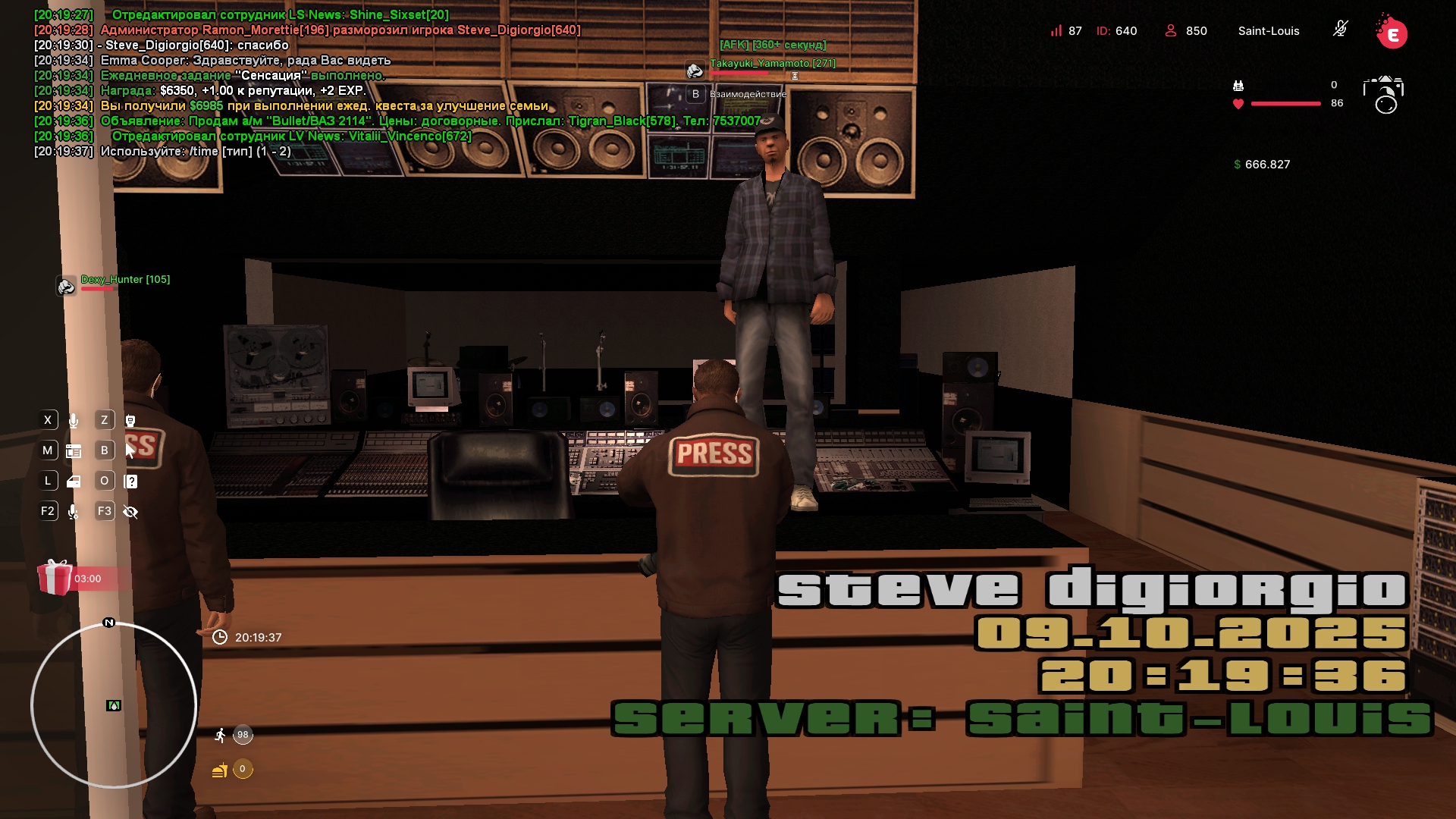Open the walkie-talkie radio icon
1456x819 pixels.
point(130,420)
